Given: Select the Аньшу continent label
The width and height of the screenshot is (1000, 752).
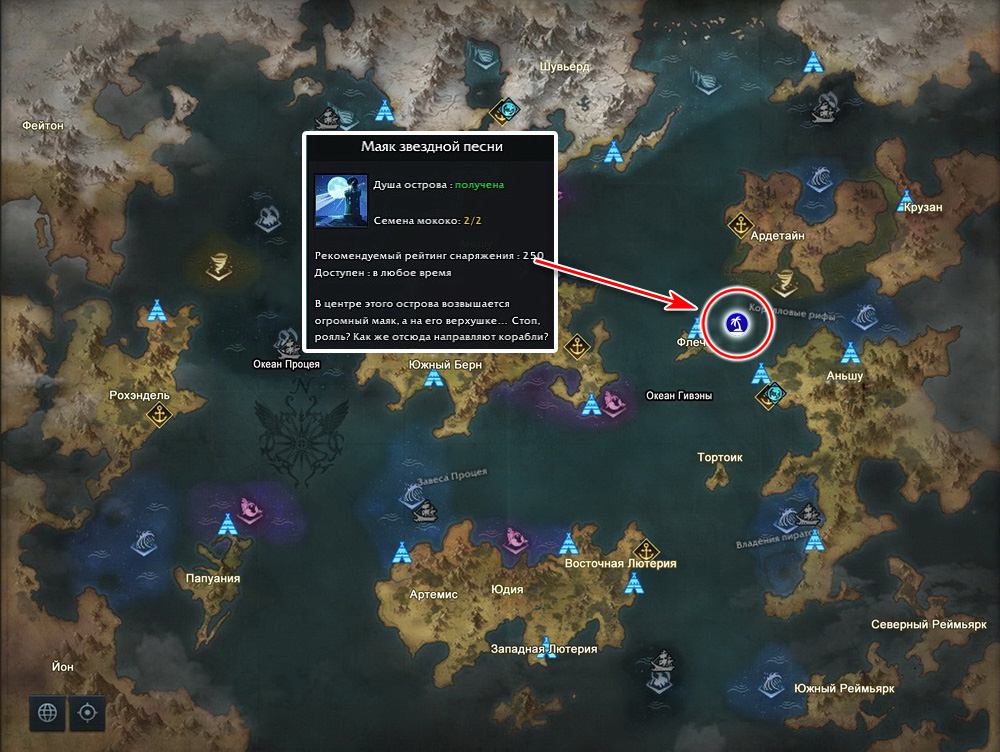Looking at the screenshot, I should tap(845, 376).
